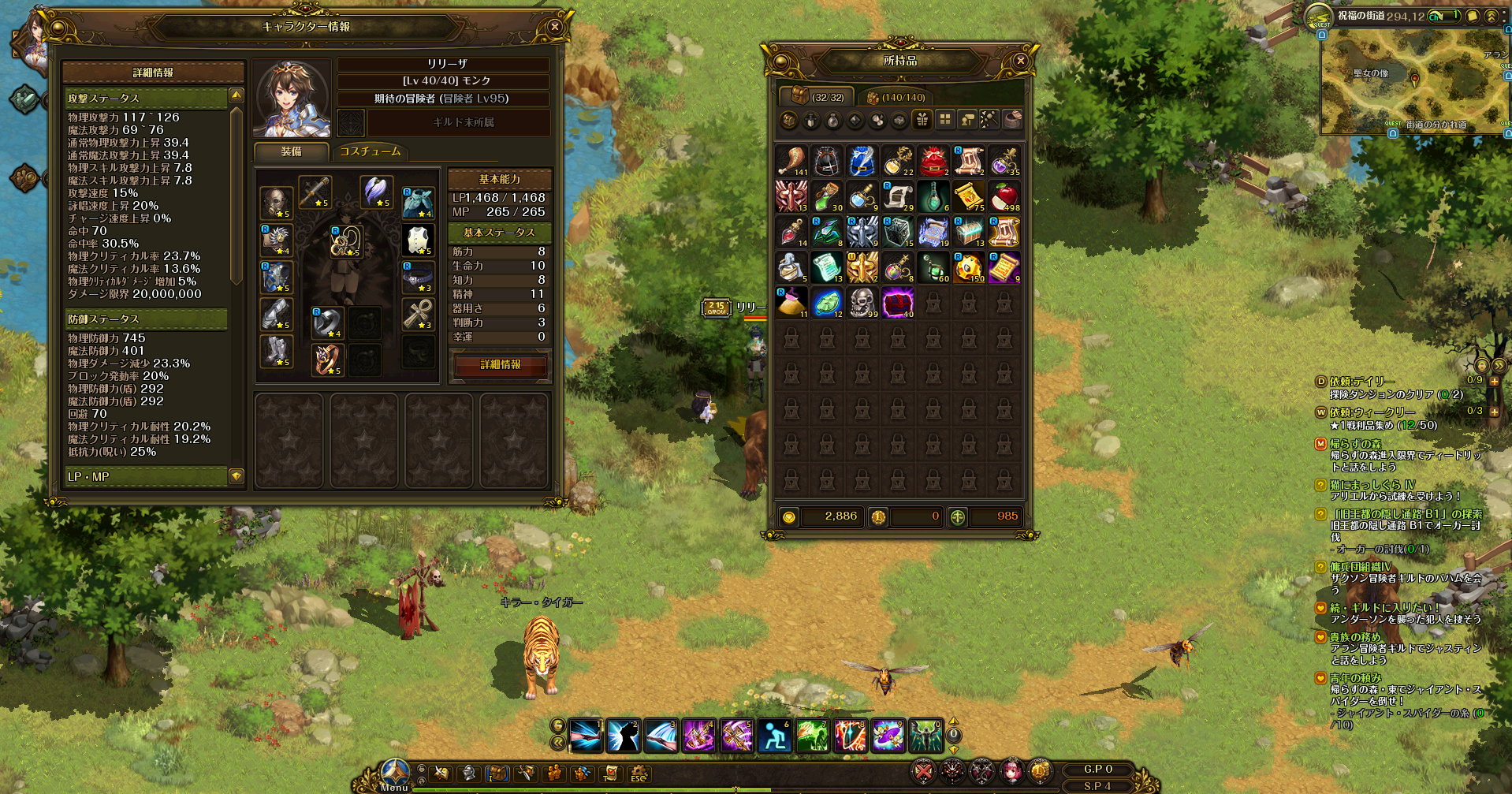Switch to the コスチューム tab
Viewport: 1512px width, 794px height.
(x=370, y=151)
